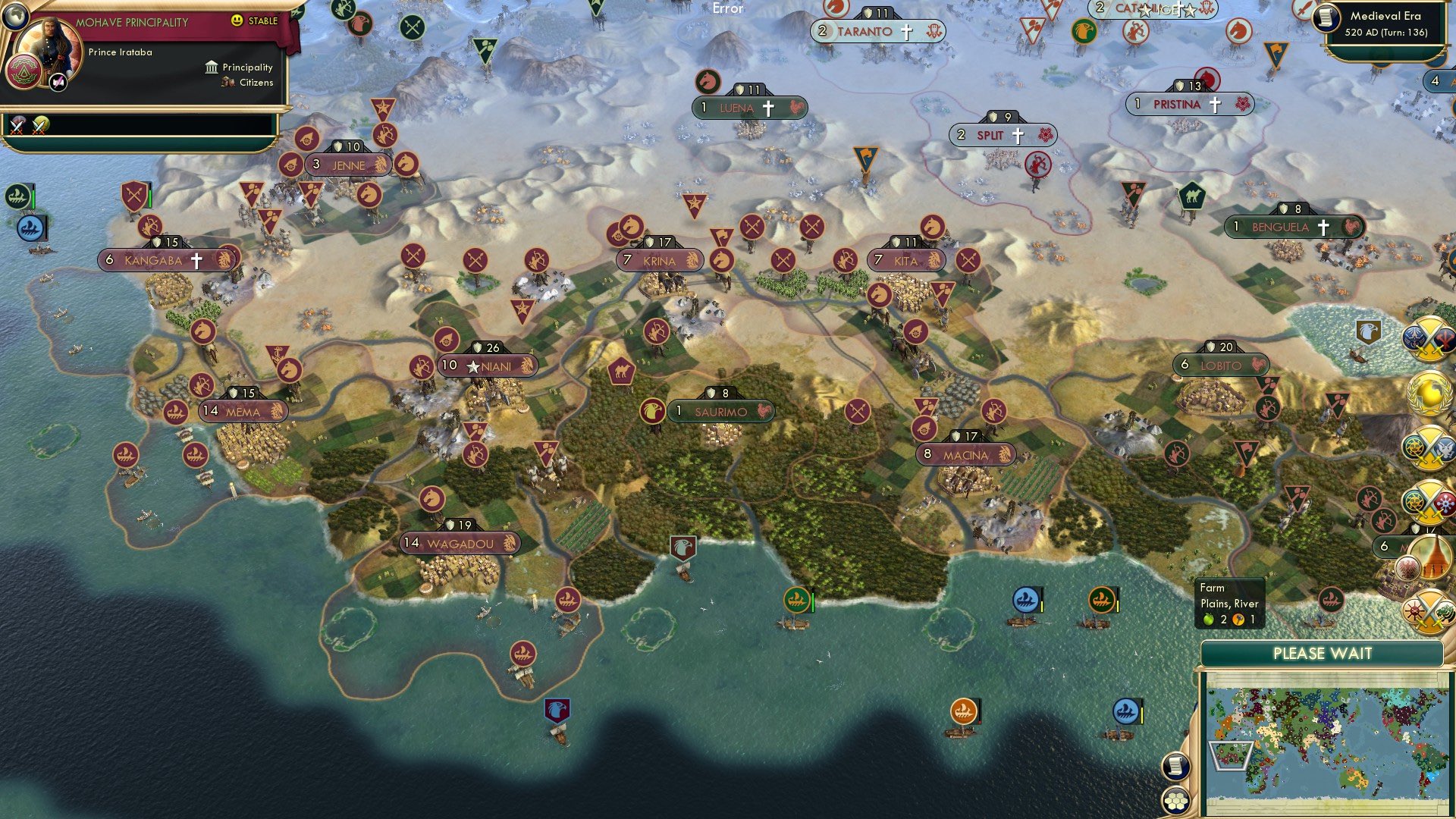
Task: Open the war declaration notification icon
Action: pos(1429,340)
